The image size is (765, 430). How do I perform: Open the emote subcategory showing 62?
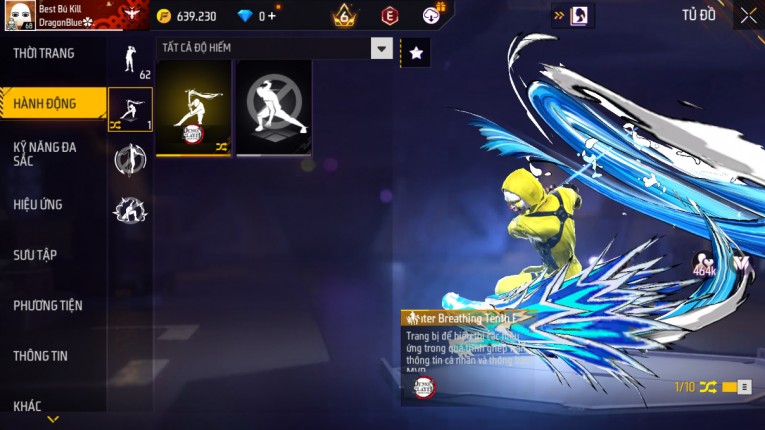130,62
